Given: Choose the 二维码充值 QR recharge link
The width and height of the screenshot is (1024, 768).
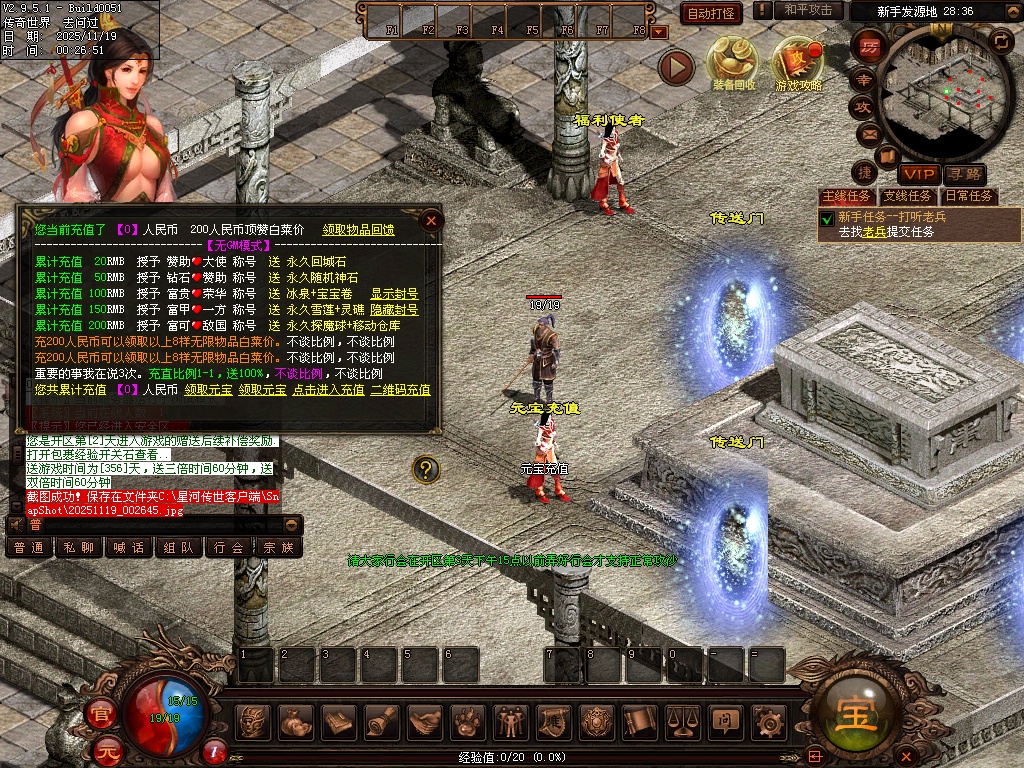Looking at the screenshot, I should coord(400,390).
